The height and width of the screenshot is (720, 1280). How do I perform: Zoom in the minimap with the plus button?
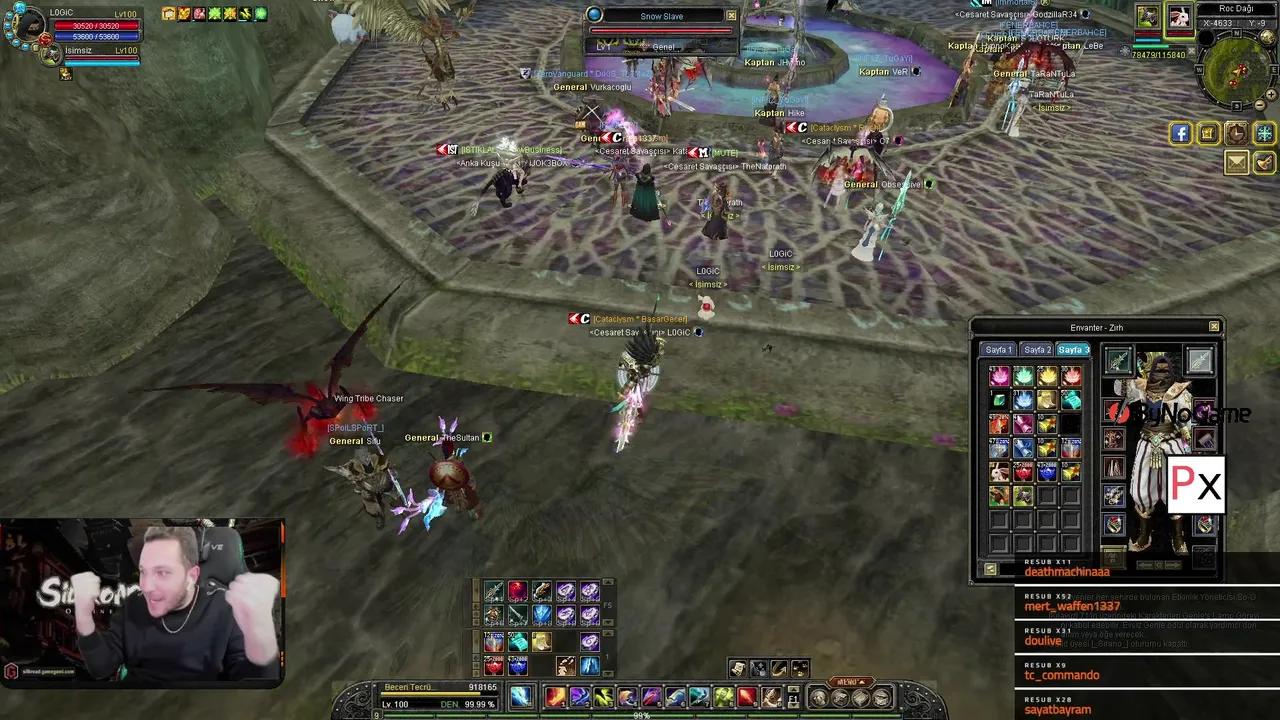(1271, 94)
